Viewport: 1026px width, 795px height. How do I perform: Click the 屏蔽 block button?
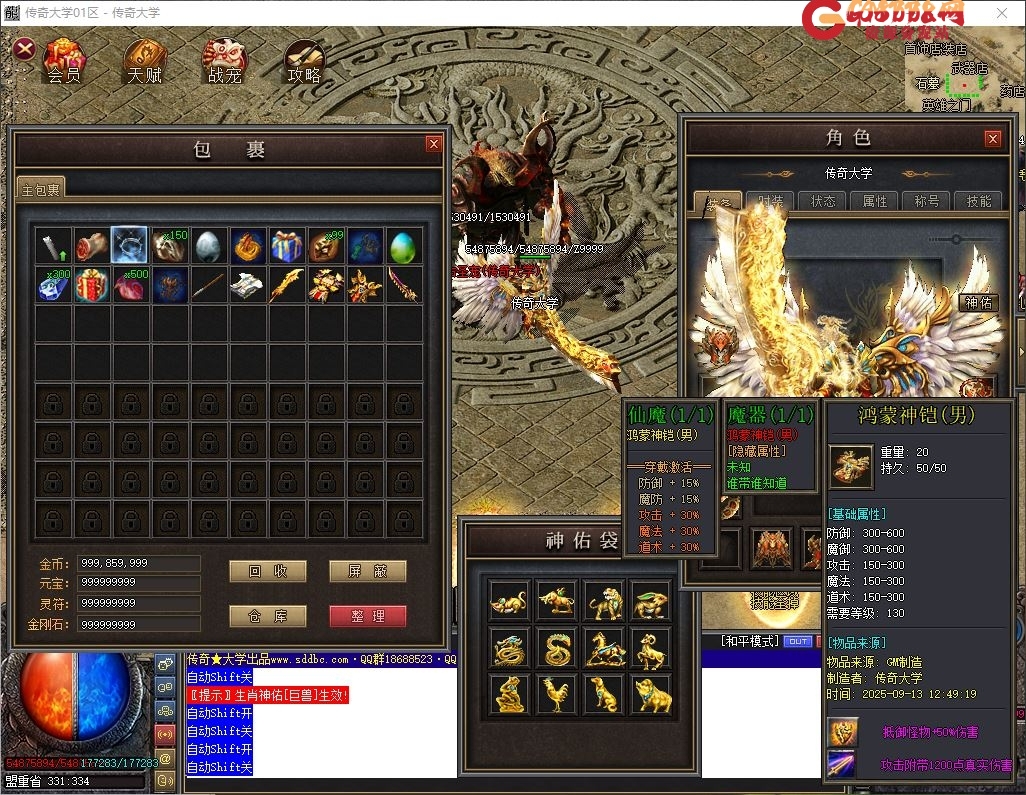click(367, 571)
